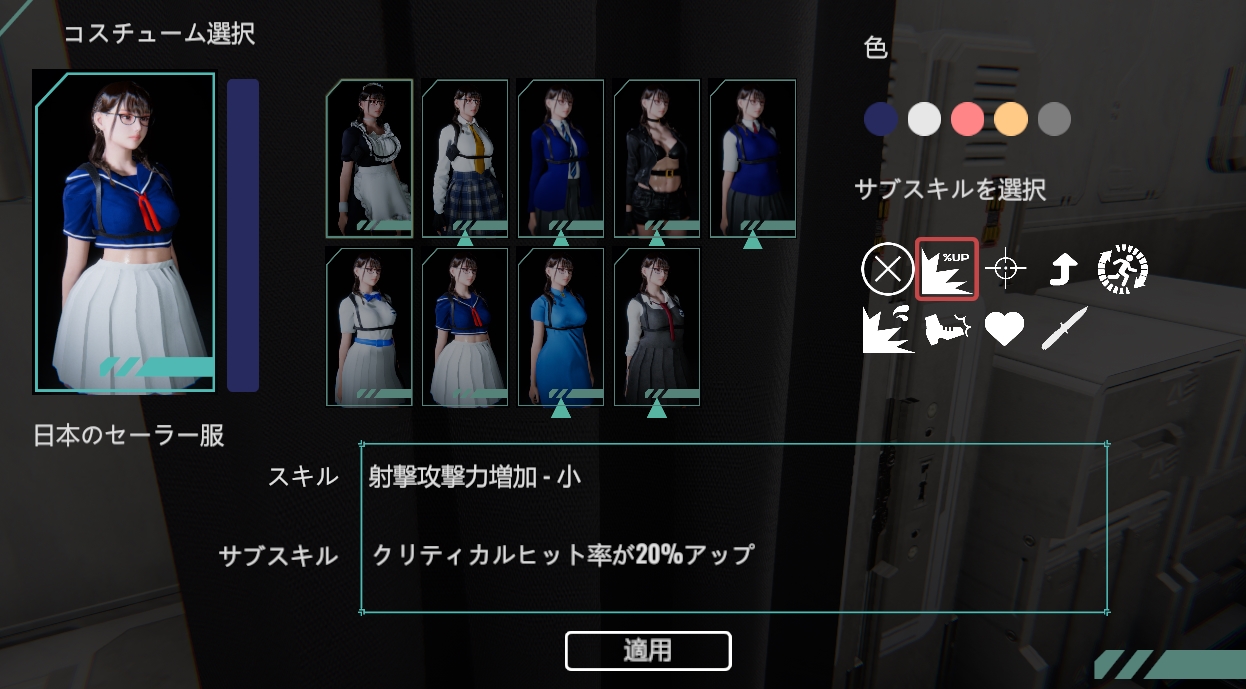Choose the yellow necktie and plaid skirt costume
The image size is (1246, 689).
click(x=465, y=158)
